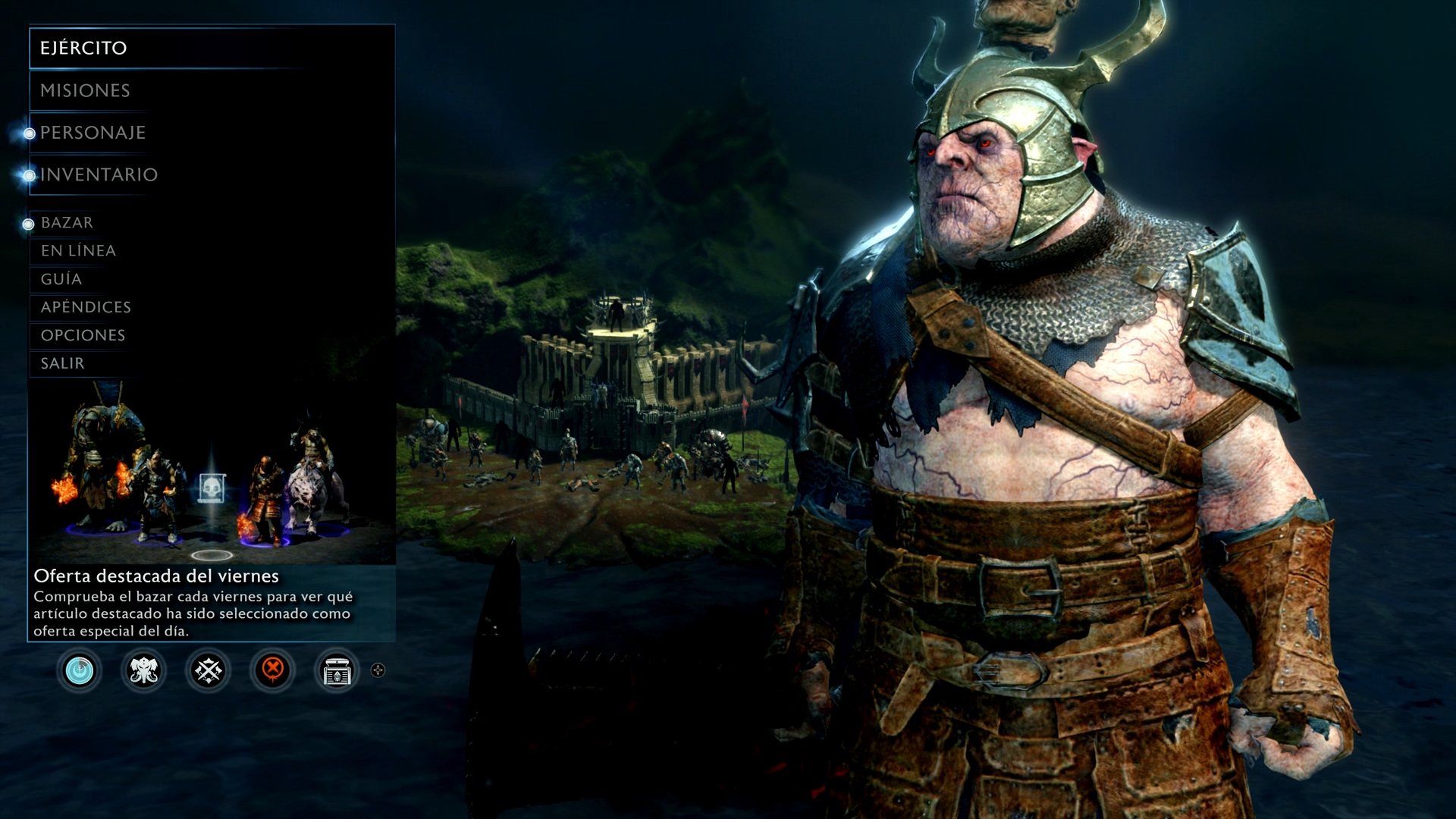Activate the crossed swords icon
This screenshot has height=819, width=1456.
[x=209, y=670]
